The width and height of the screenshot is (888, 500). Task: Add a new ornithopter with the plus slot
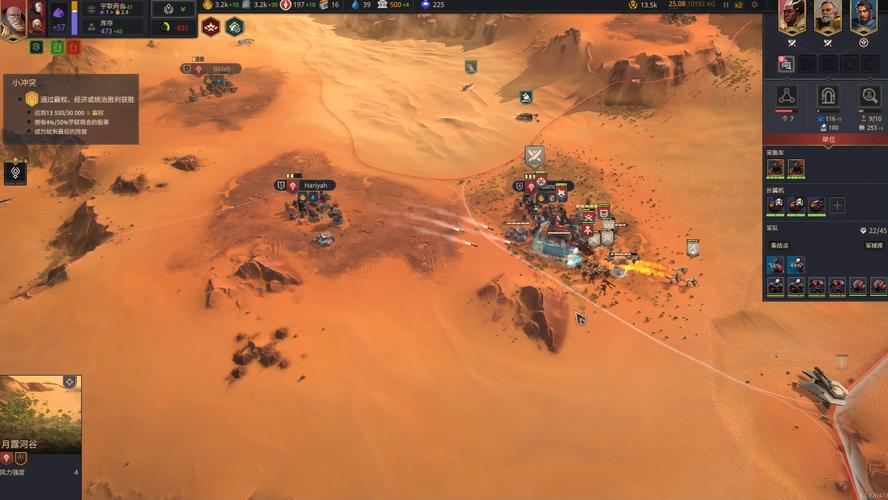coord(837,205)
